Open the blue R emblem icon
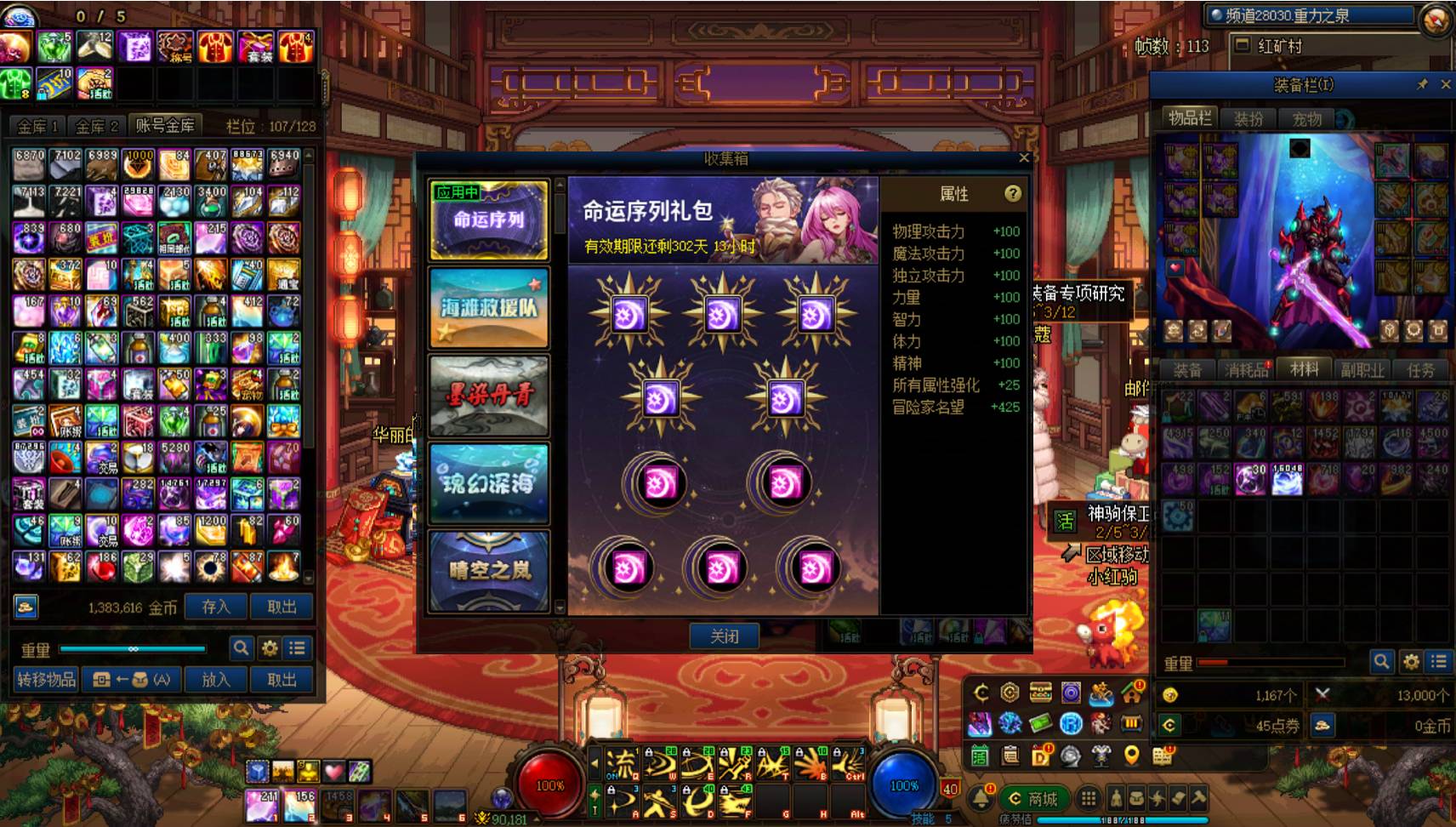1456x827 pixels. (x=1072, y=722)
